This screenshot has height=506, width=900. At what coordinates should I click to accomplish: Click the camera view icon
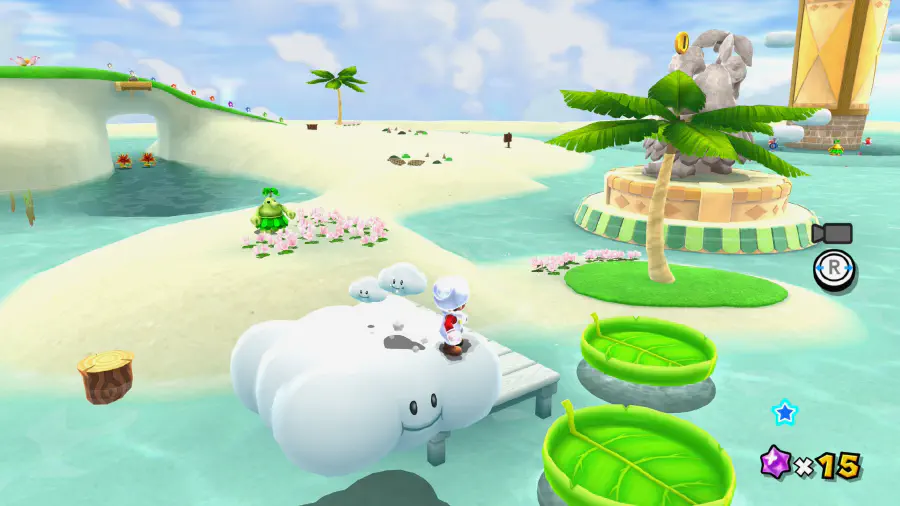click(x=832, y=234)
